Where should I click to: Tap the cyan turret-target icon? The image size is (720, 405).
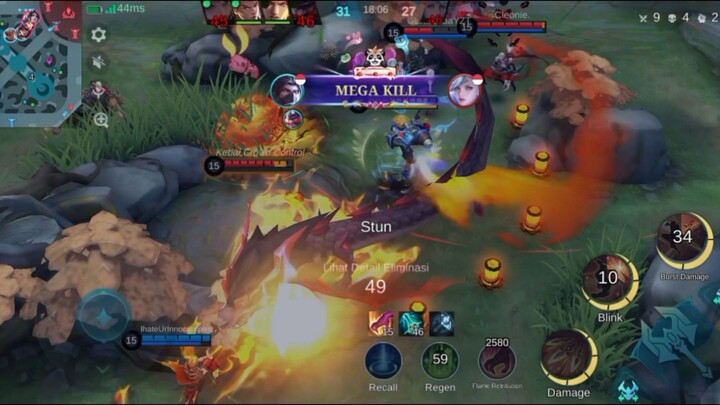click(627, 389)
